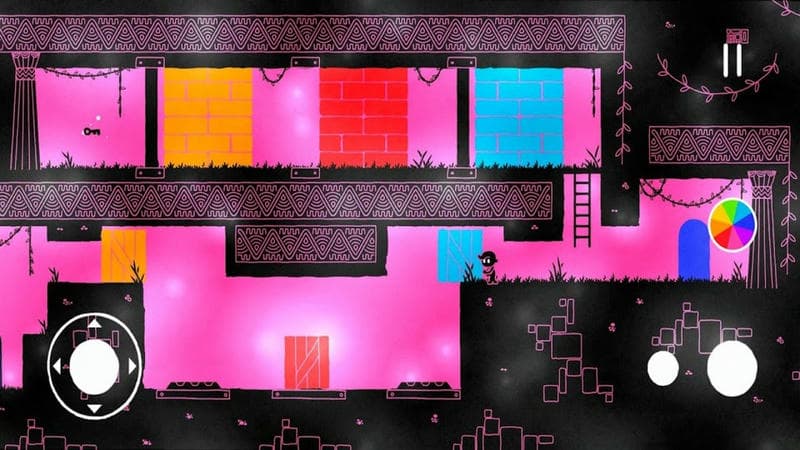Open the rainbow color wheel
This screenshot has height=450, width=800.
pyautogui.click(x=732, y=226)
